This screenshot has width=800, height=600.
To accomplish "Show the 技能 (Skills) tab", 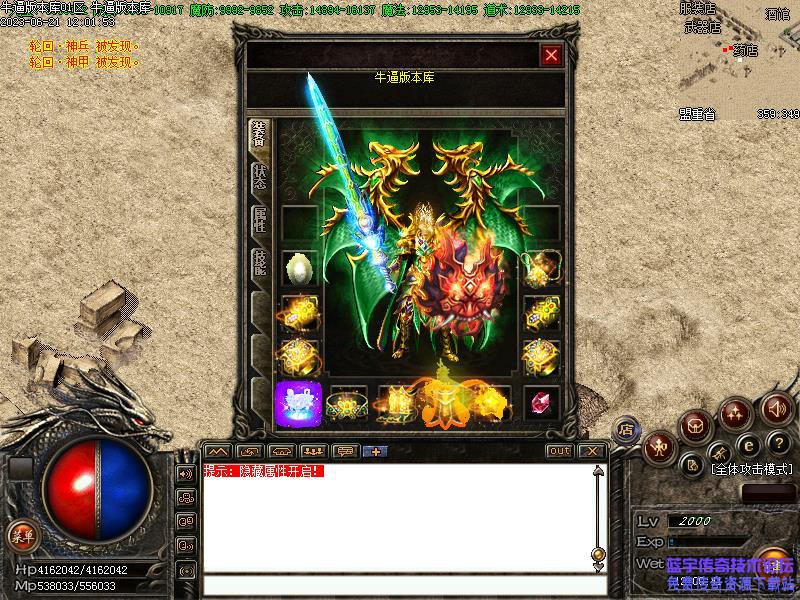I will (x=259, y=265).
